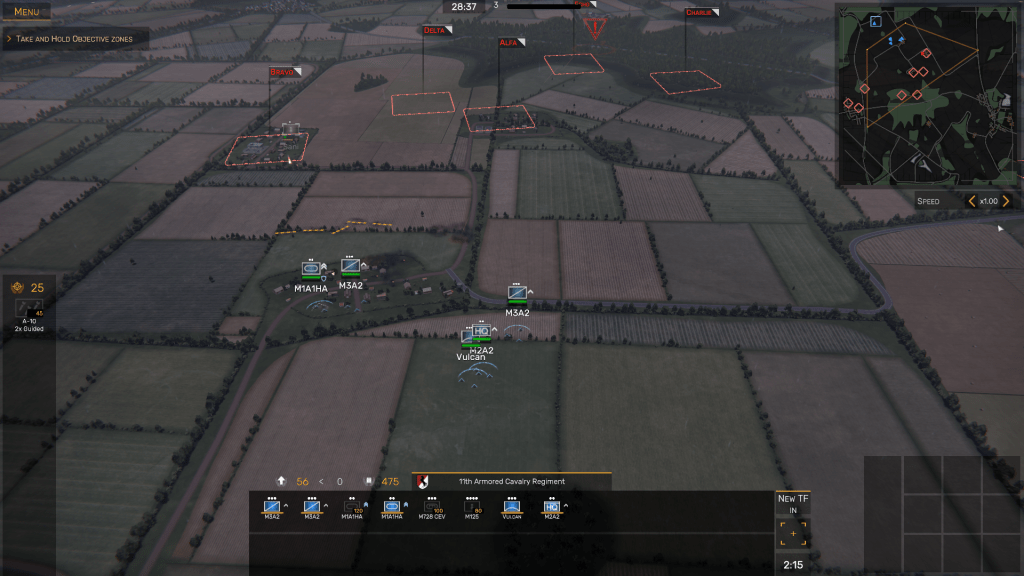
Task: Select the Alfa objective zone flag
Action: tap(512, 43)
